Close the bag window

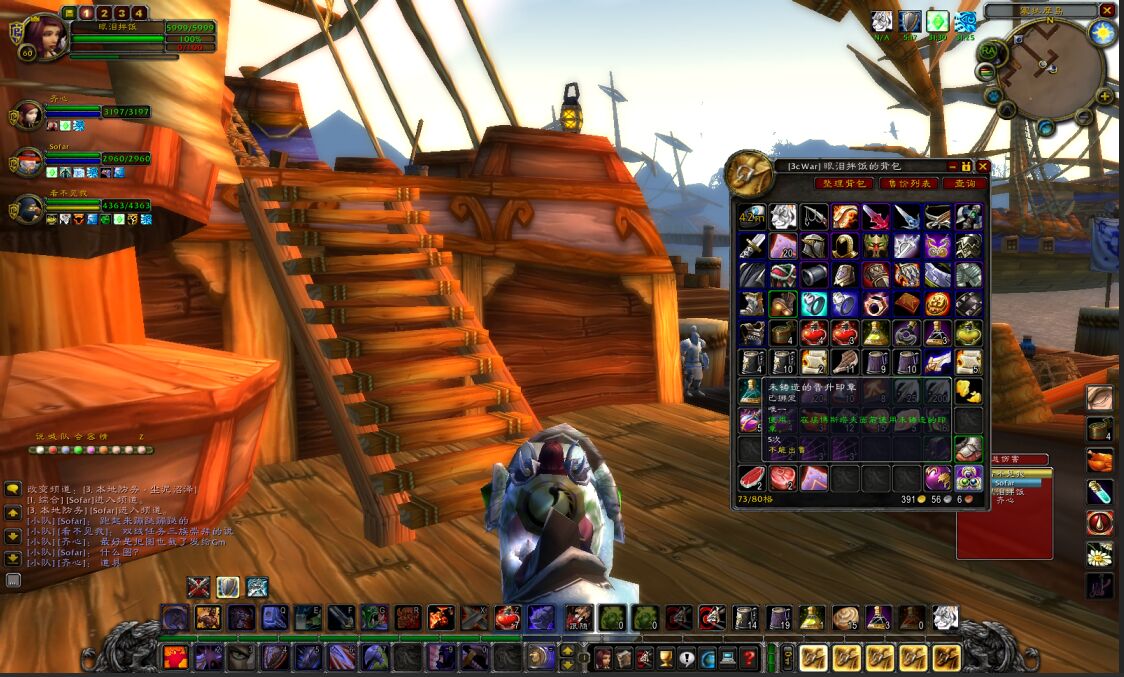pyautogui.click(x=983, y=166)
